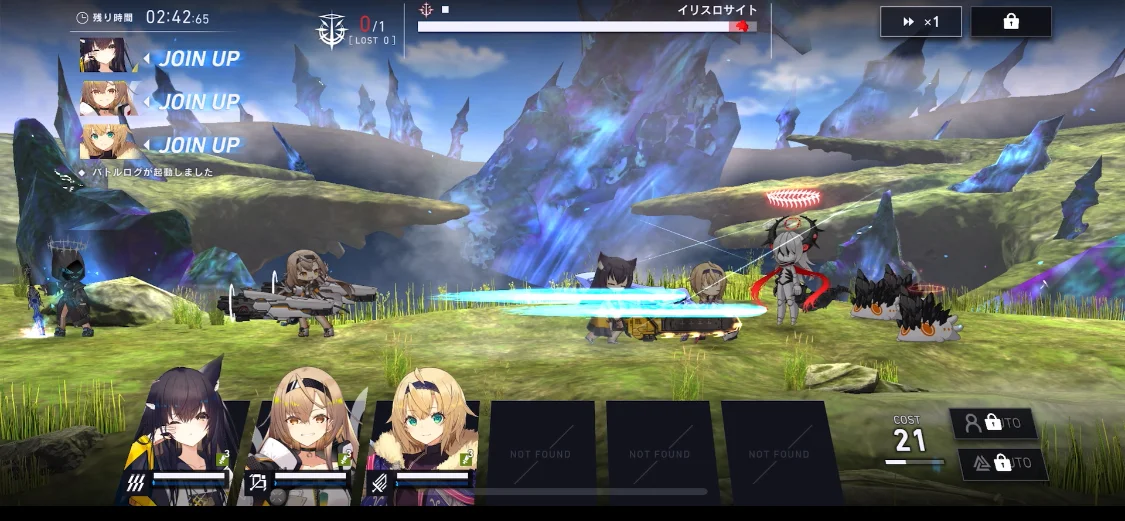This screenshot has height=521, width=1125.
Task: Toggle the x1 battle speed button
Action: [x=920, y=22]
